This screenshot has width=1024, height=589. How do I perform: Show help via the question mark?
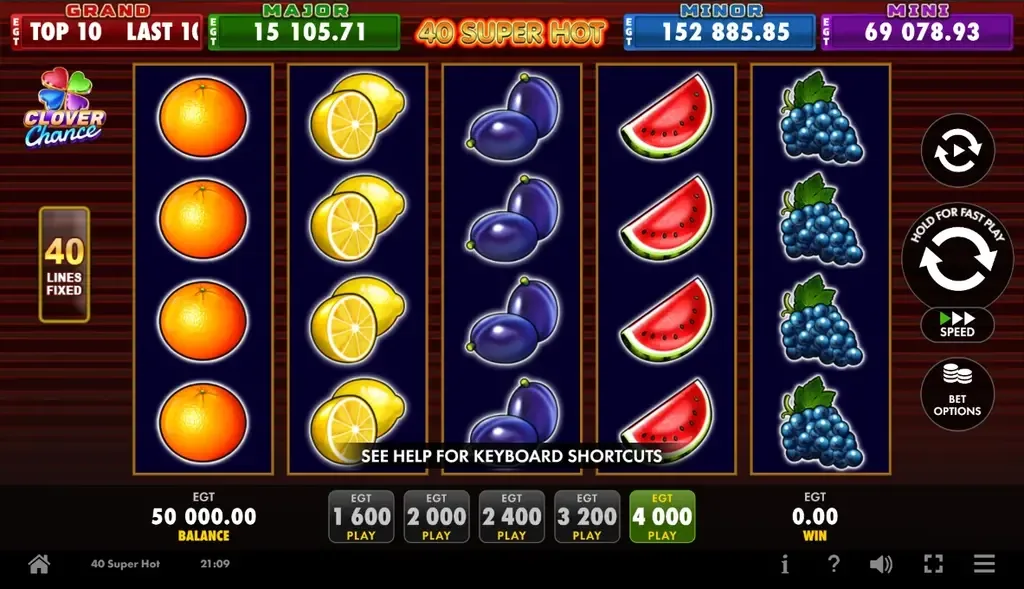pos(833,564)
